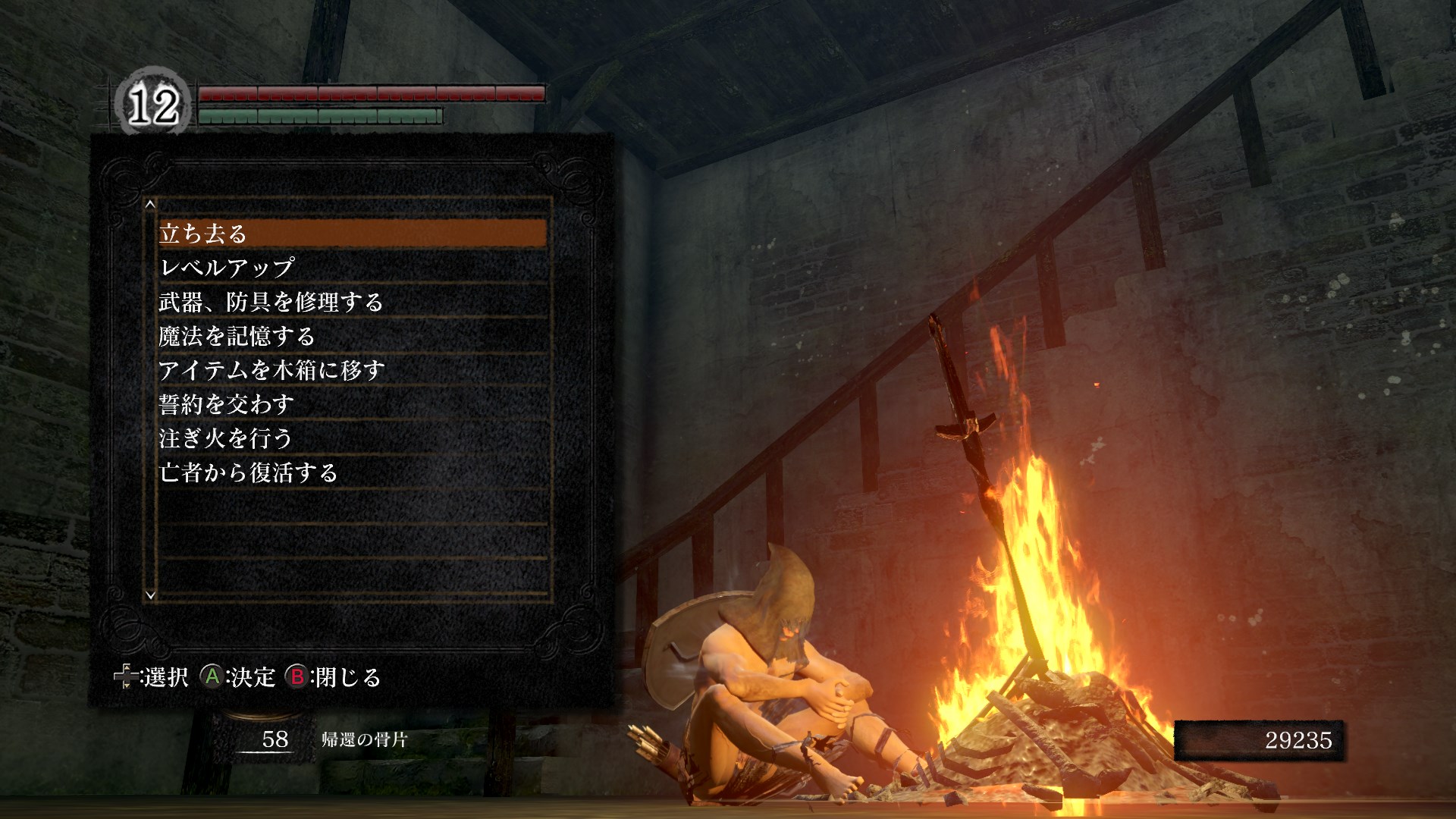Choose 誓約を交わす covenant entry
This screenshot has width=1456, height=819.
coord(352,404)
